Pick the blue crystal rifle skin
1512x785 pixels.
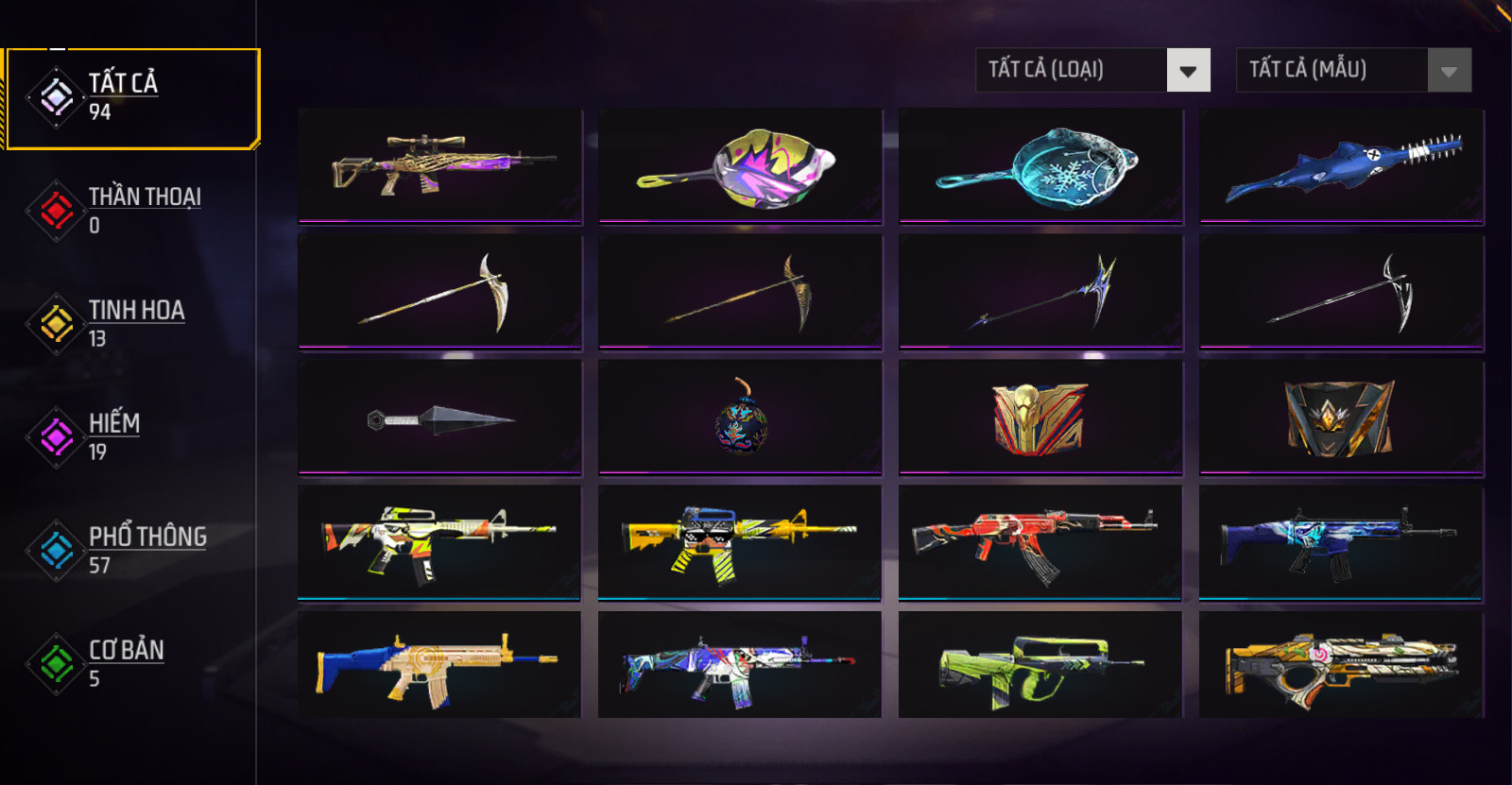(x=1340, y=542)
